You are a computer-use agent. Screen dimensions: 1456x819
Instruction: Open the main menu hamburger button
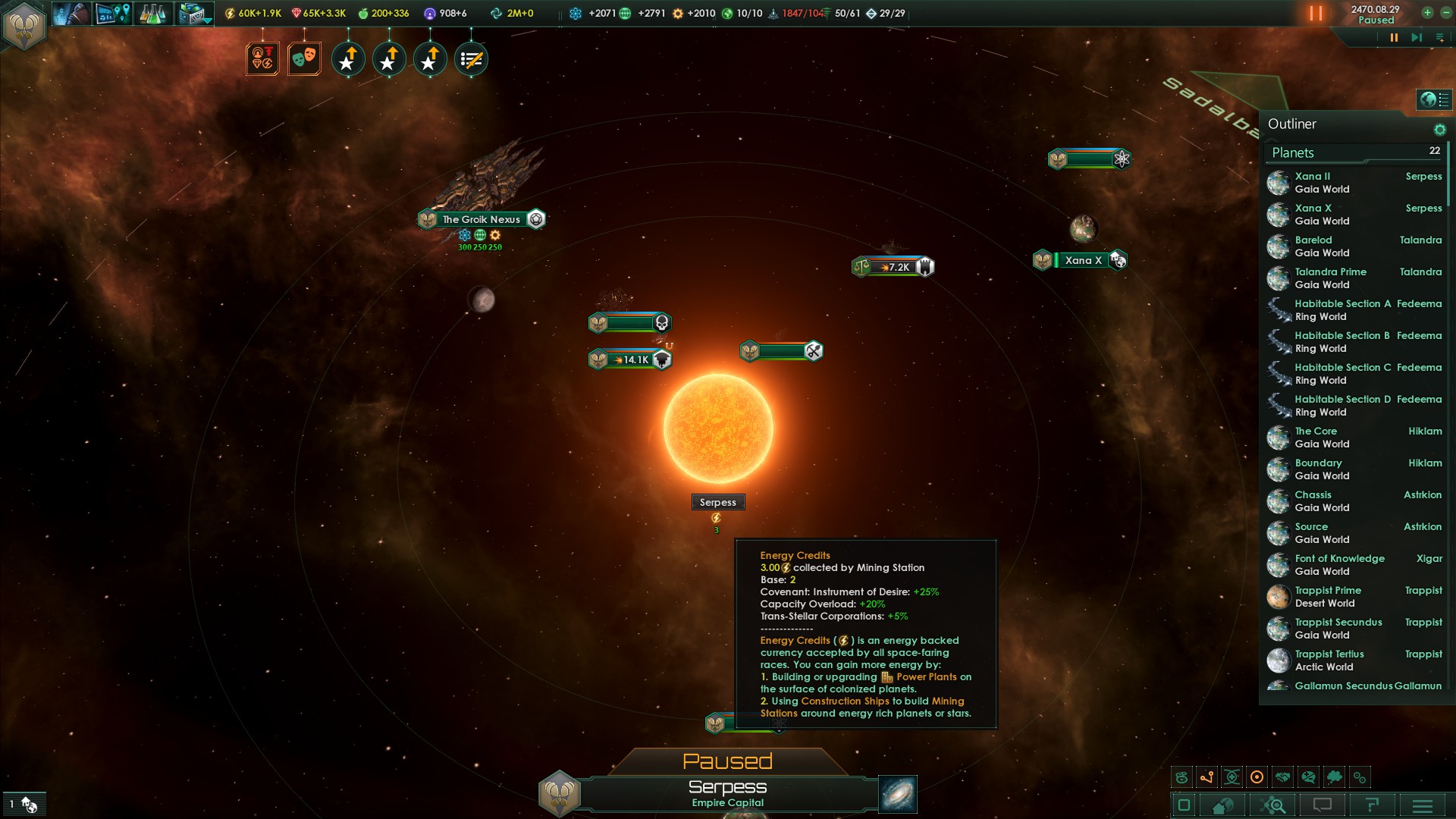[1423, 805]
